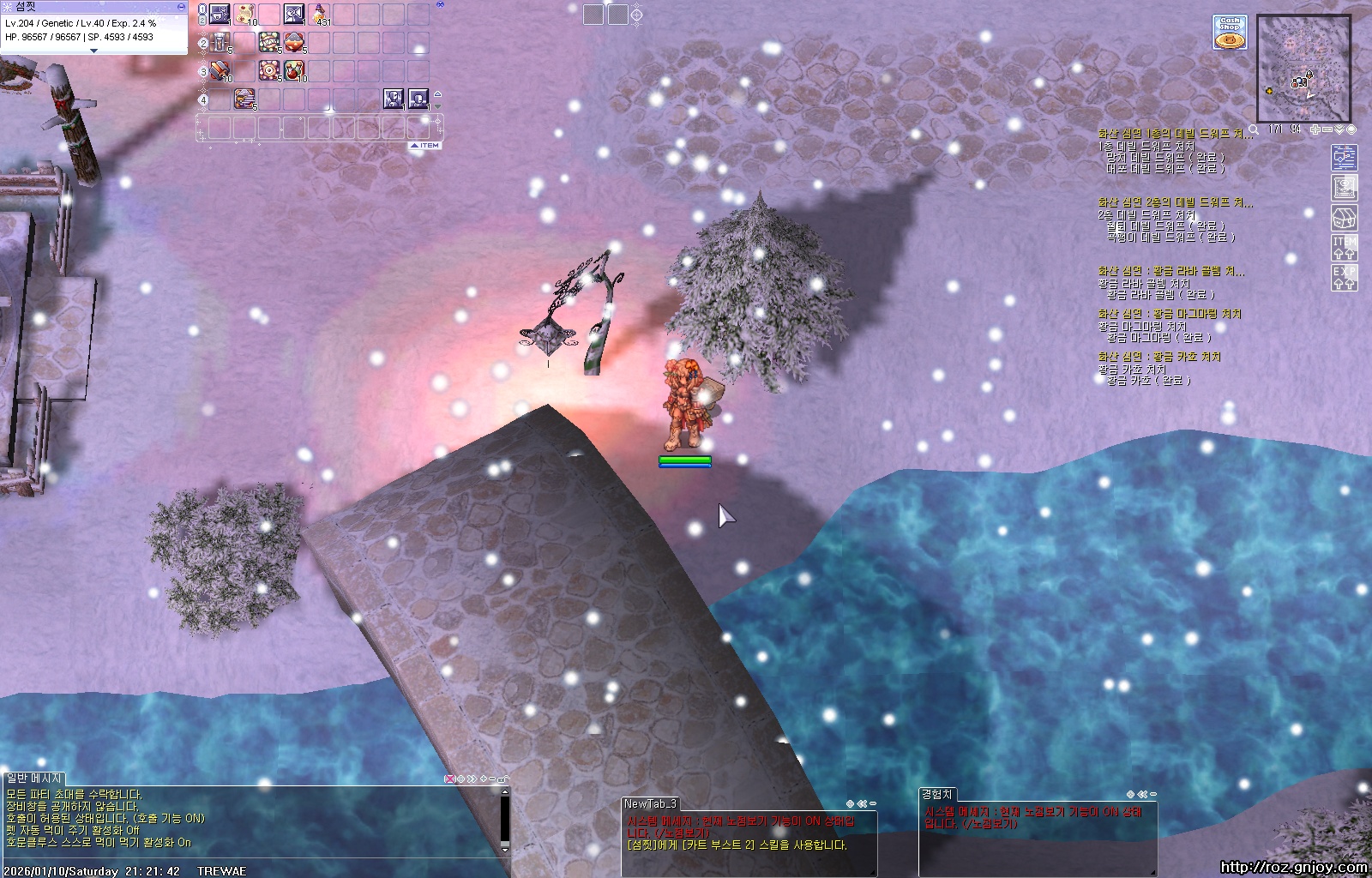1372x878 pixels.
Task: Zoom in the minimap with plus button
Action: tap(1315, 129)
